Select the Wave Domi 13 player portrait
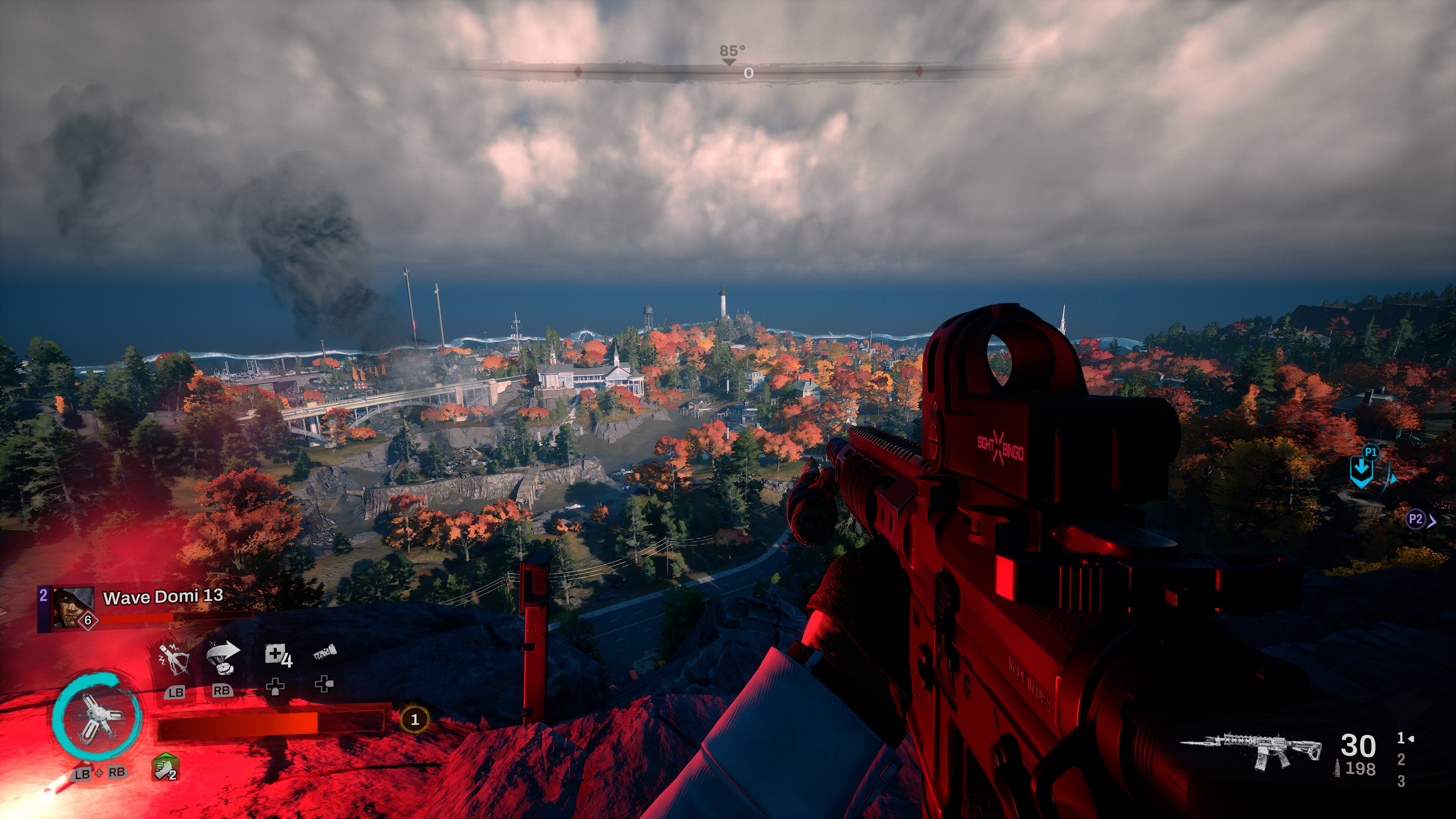 coord(73,607)
